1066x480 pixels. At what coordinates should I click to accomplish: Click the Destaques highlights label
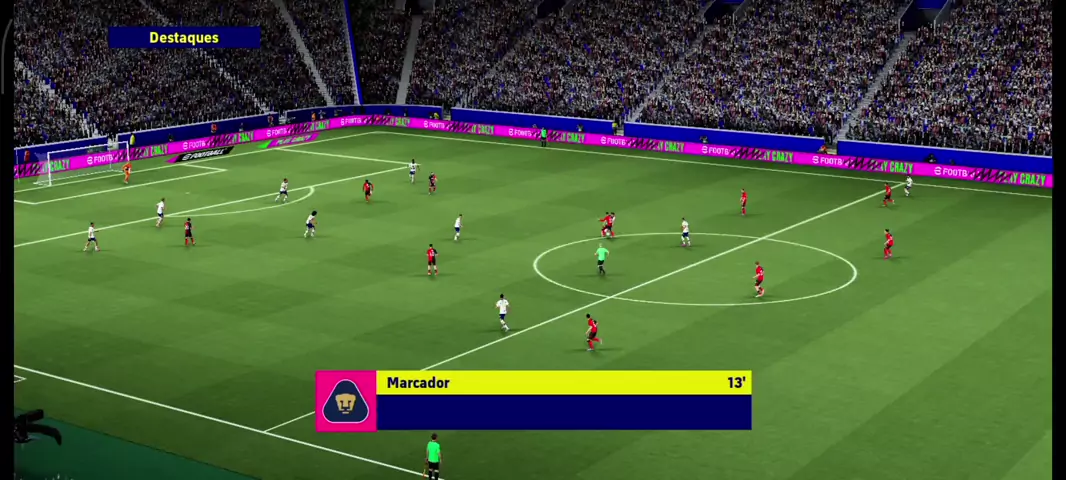[x=184, y=38]
